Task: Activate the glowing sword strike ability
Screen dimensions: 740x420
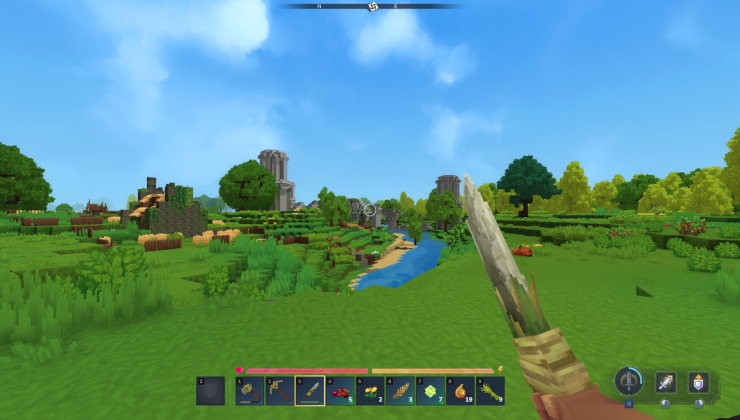Action: pyautogui.click(x=665, y=382)
